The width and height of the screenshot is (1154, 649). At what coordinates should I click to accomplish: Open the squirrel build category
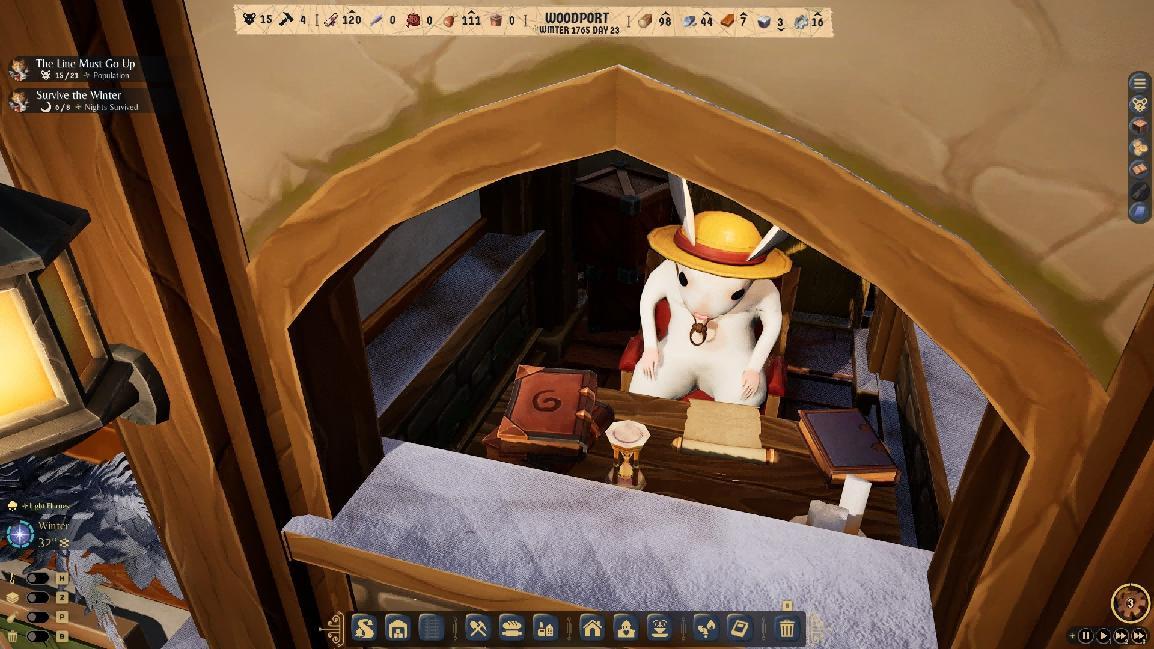(365, 628)
